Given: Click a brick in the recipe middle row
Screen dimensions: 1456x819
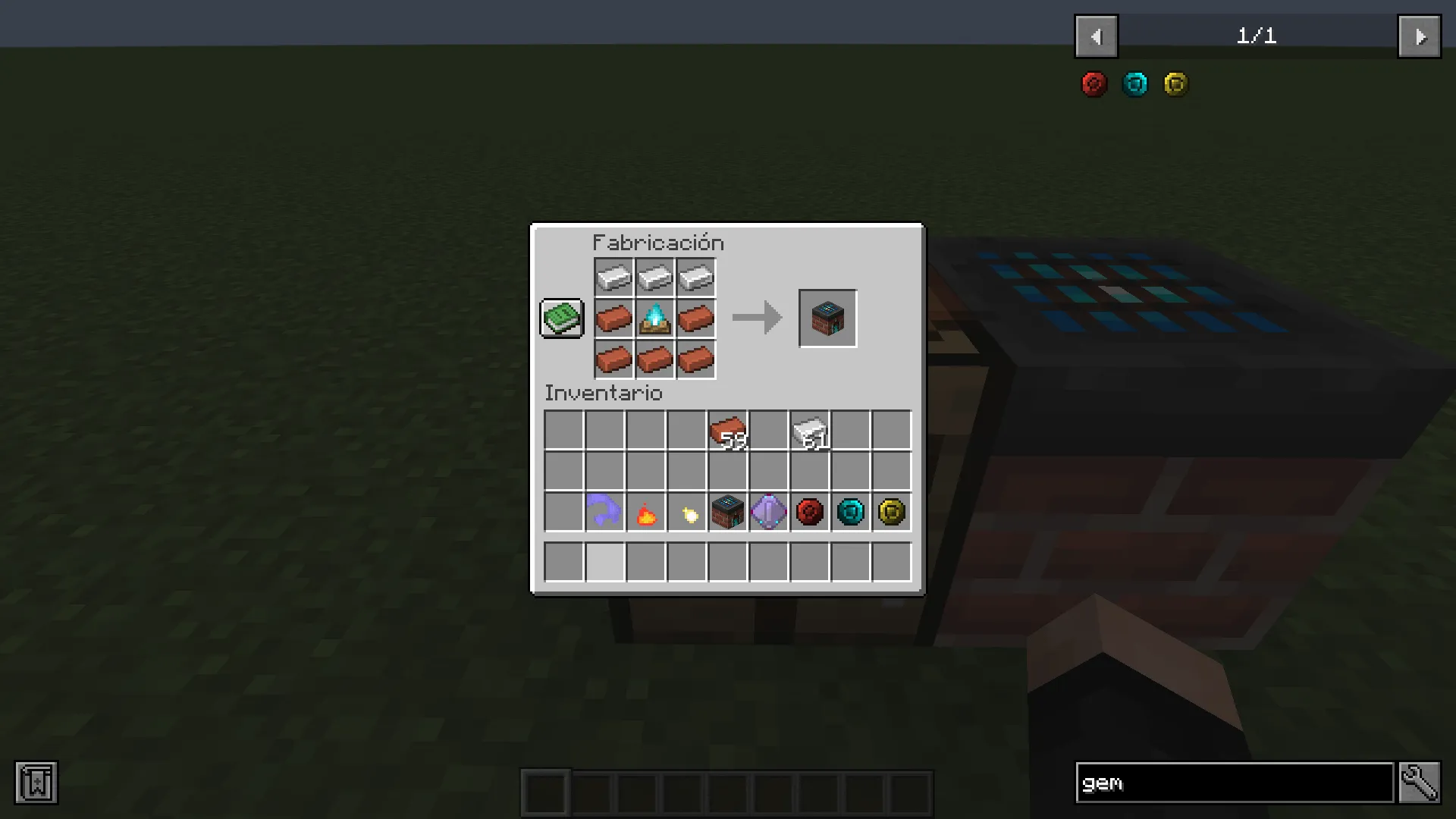Looking at the screenshot, I should (x=613, y=318).
